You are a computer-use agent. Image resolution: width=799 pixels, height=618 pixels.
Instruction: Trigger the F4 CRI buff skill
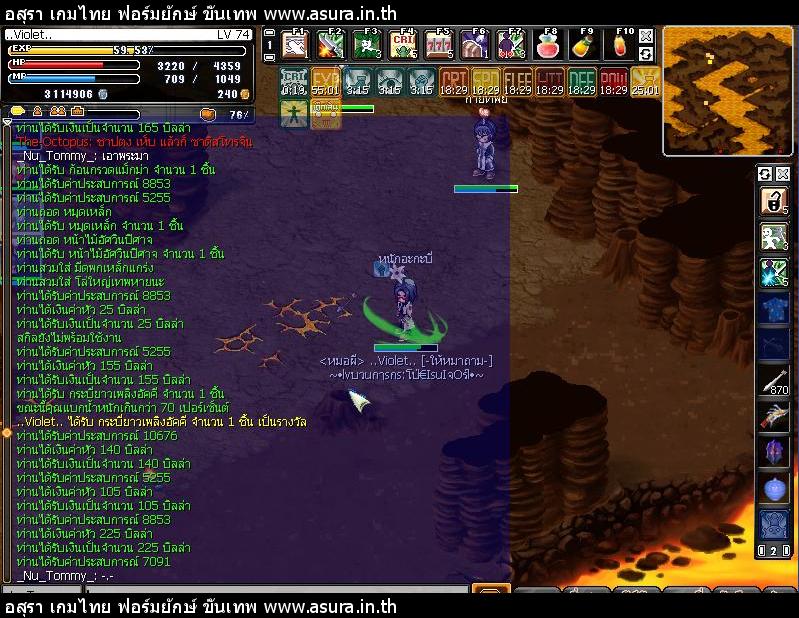pyautogui.click(x=404, y=46)
